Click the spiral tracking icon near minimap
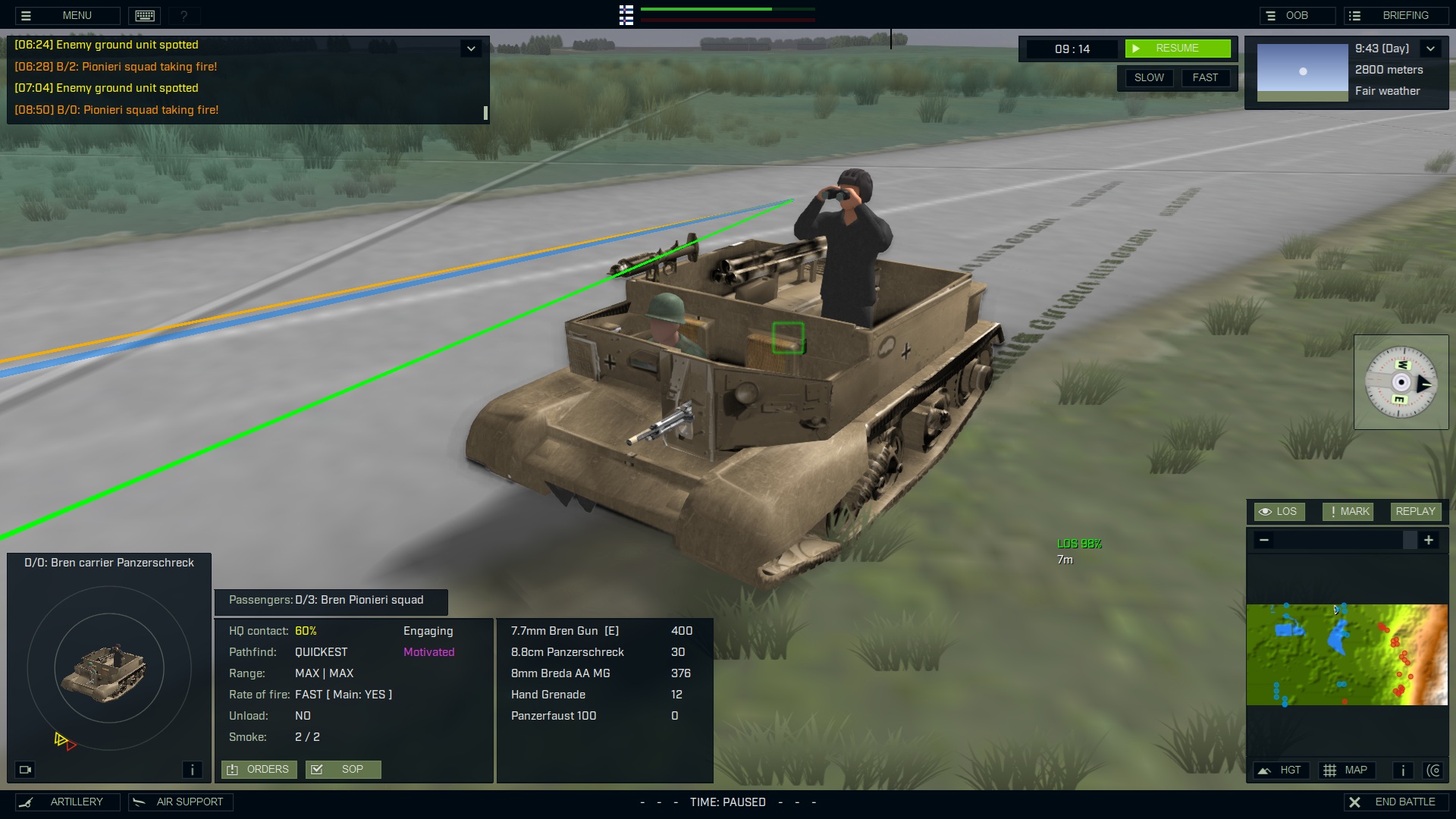This screenshot has height=819, width=1456. coord(1436,770)
